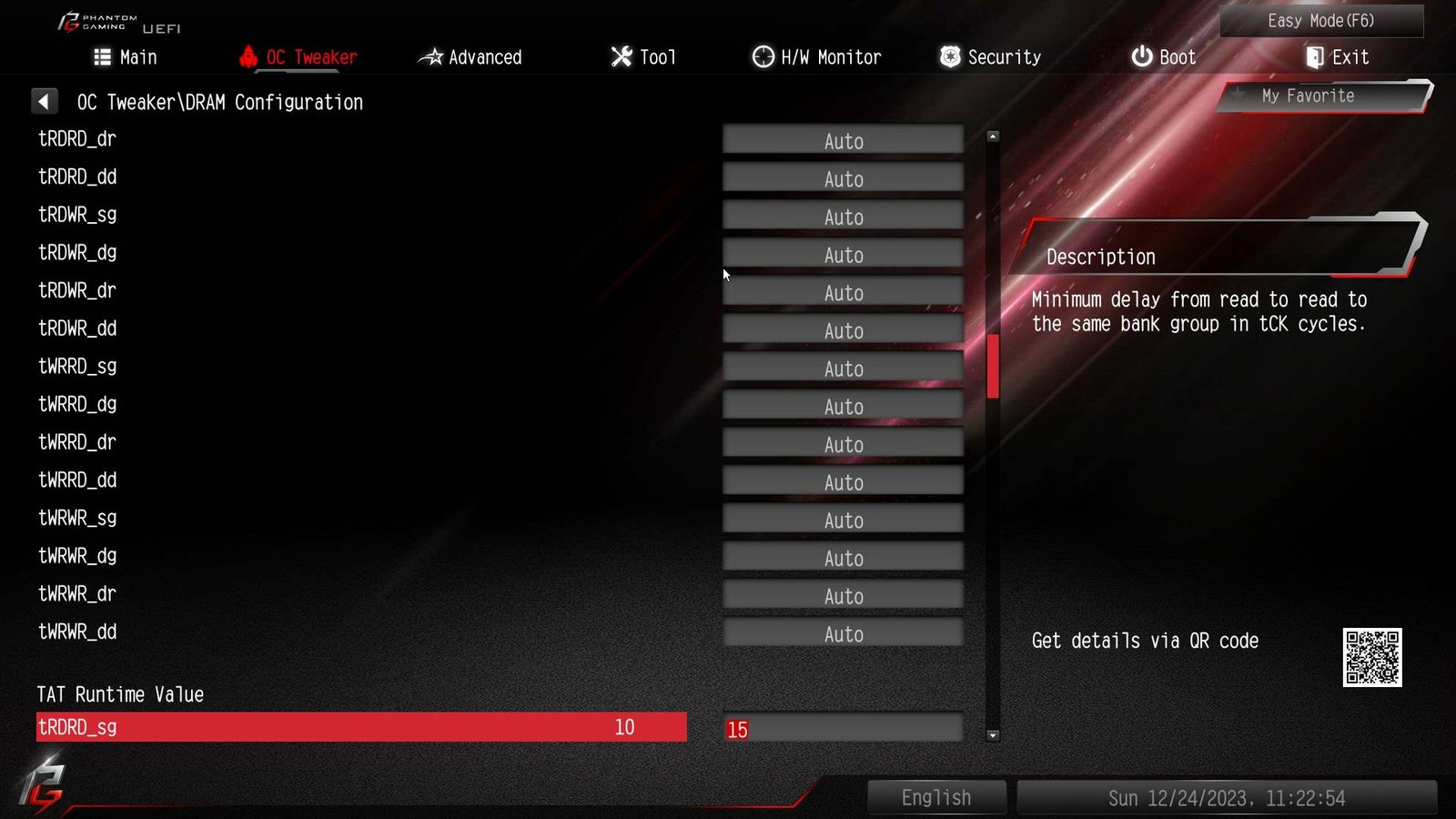Open the tRDRD_dr Auto value field
1456x819 pixels.
click(x=843, y=141)
